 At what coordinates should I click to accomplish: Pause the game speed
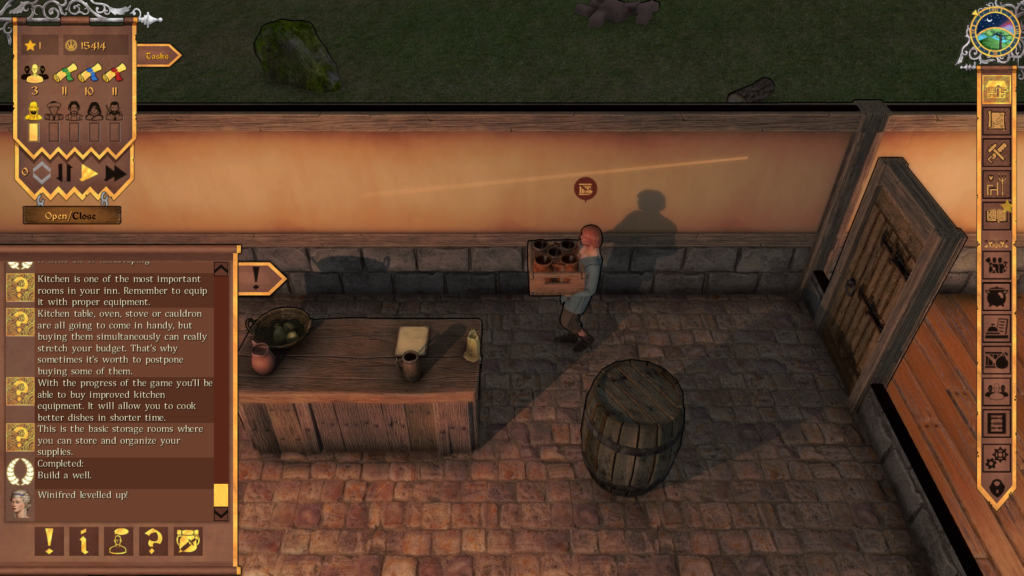[64, 172]
